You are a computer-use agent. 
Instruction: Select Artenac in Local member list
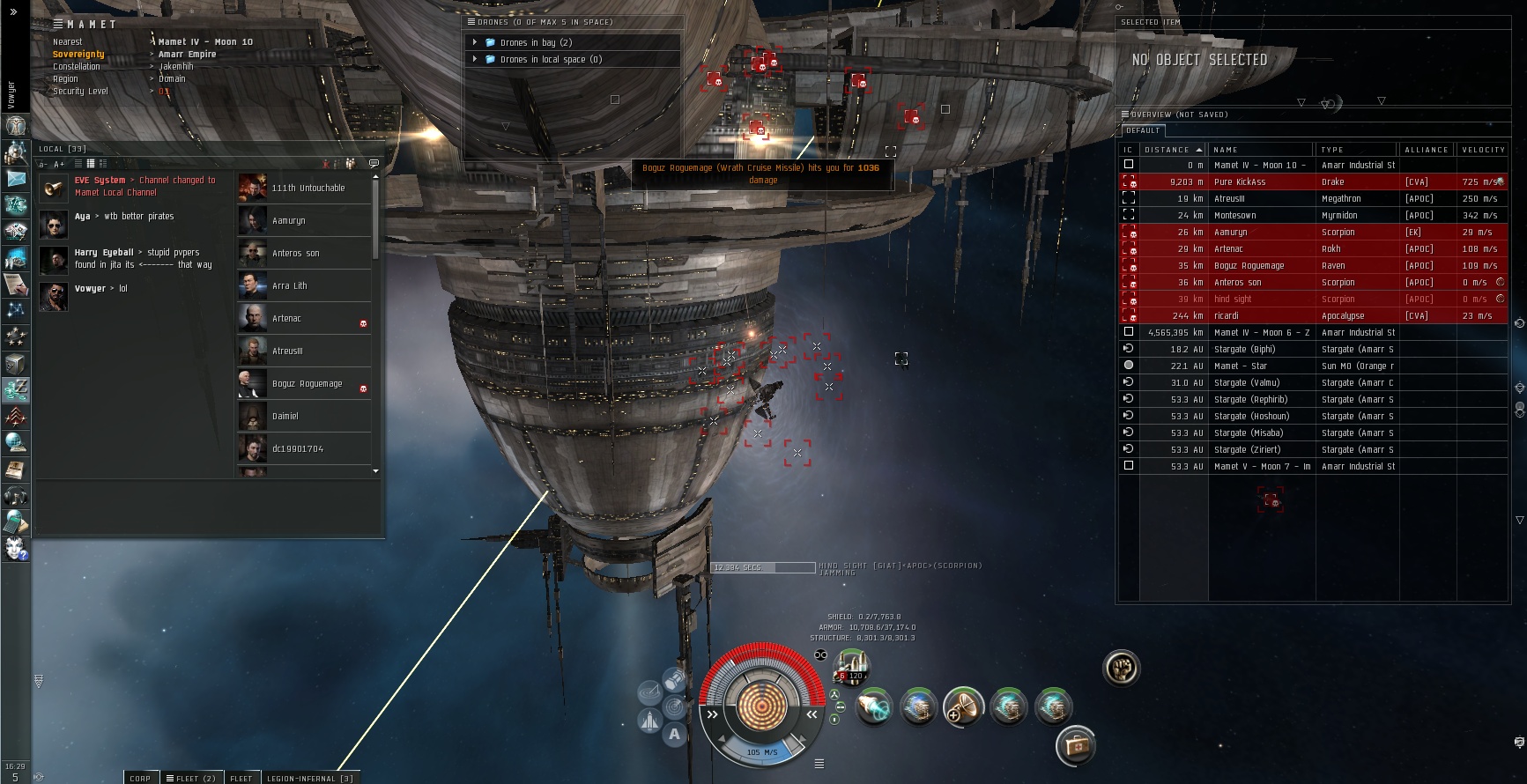[x=286, y=318]
